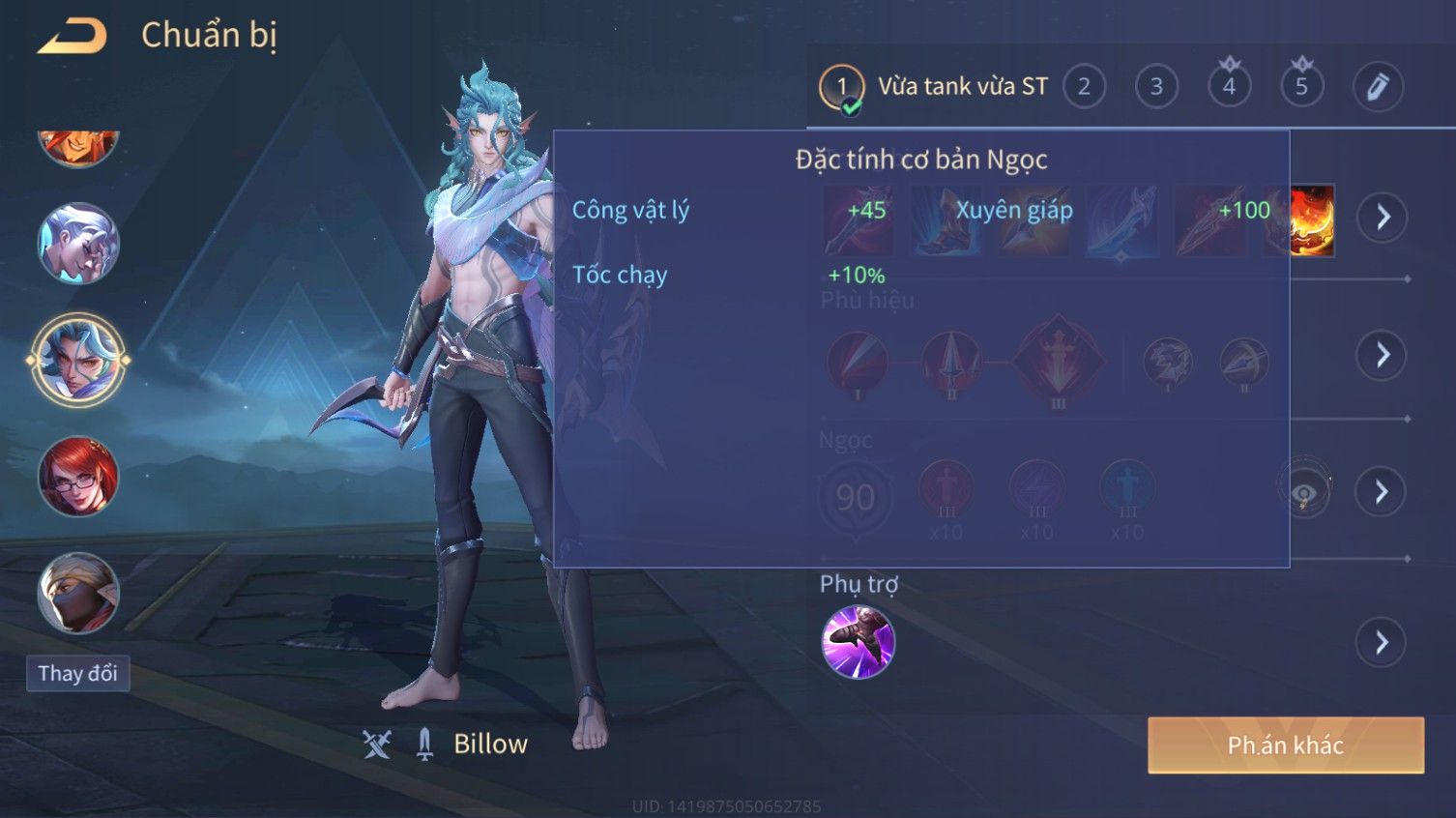
Task: Open the Phụ trợ selection arrow
Action: point(1382,642)
